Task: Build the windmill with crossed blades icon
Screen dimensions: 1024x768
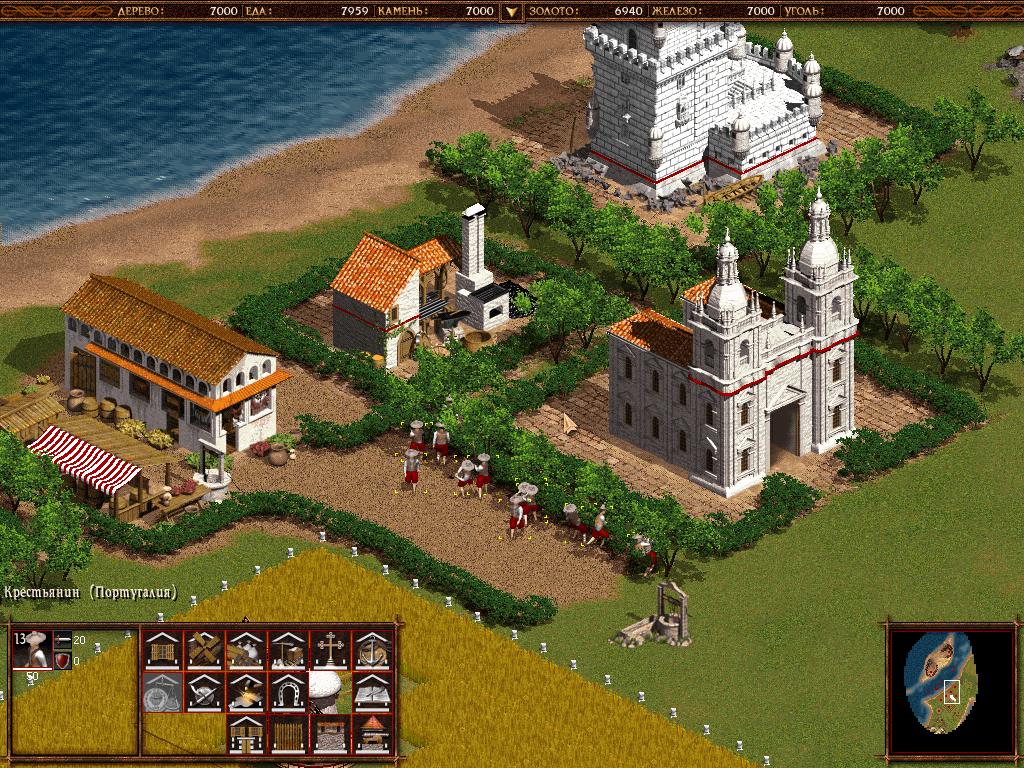Action: pyautogui.click(x=204, y=649)
